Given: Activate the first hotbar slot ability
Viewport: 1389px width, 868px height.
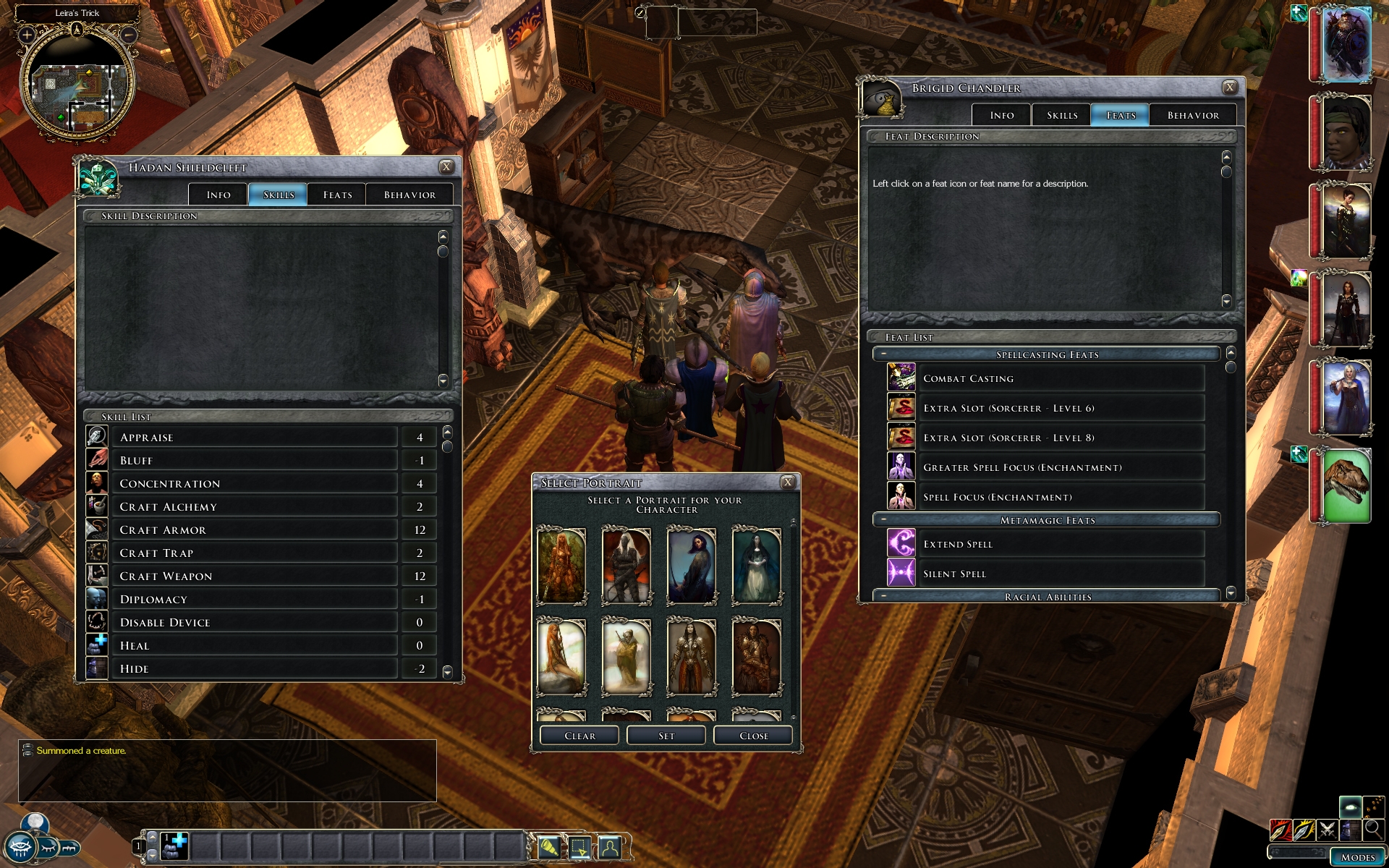Looking at the screenshot, I should (x=174, y=846).
